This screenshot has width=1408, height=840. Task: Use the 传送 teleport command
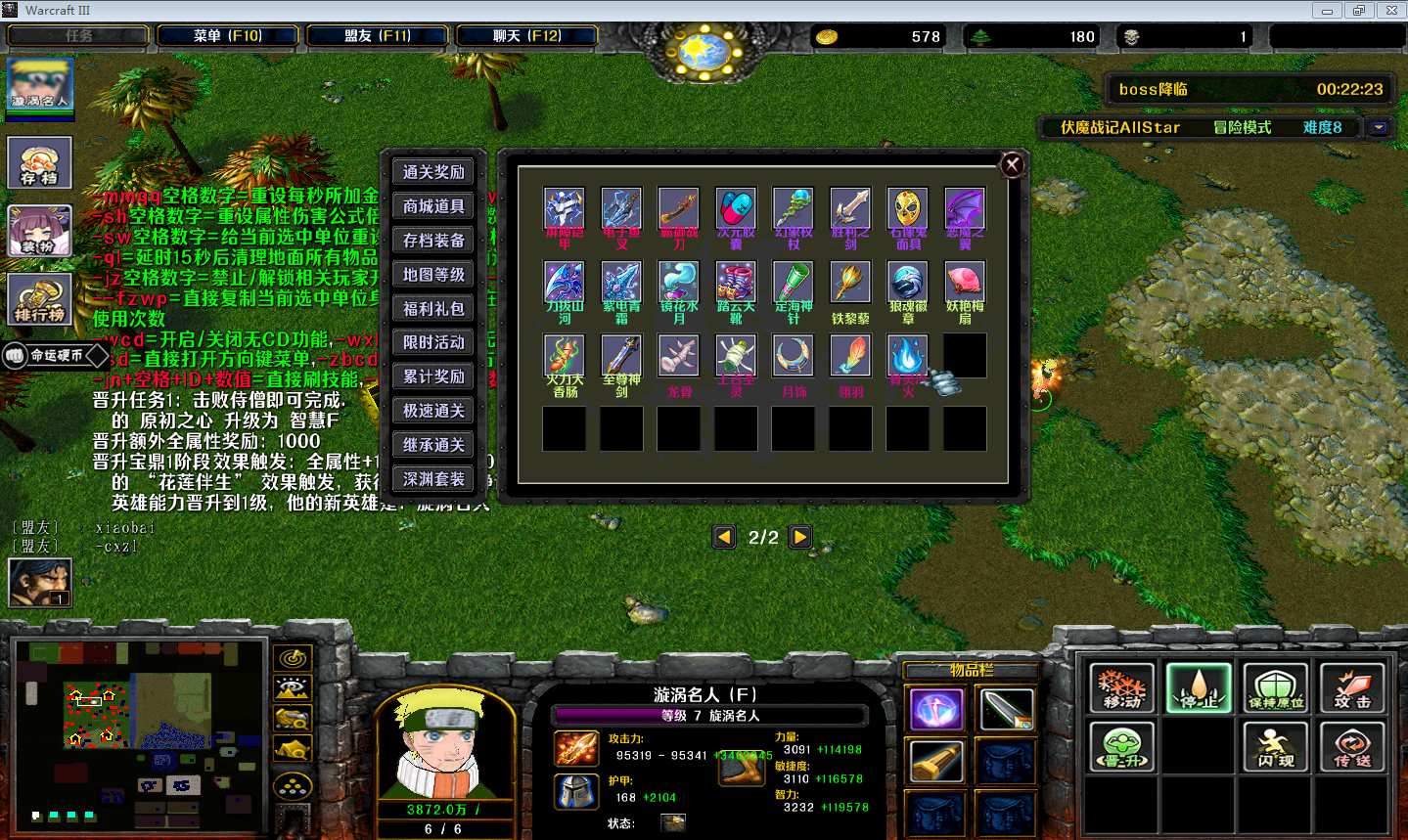1352,746
